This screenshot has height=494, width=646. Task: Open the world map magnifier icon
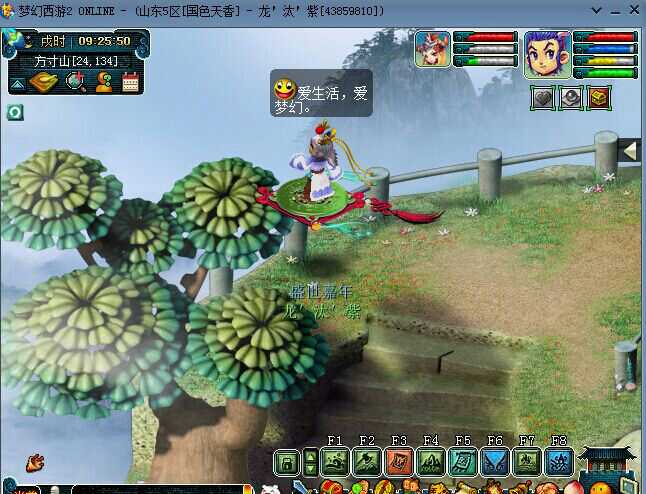click(75, 82)
